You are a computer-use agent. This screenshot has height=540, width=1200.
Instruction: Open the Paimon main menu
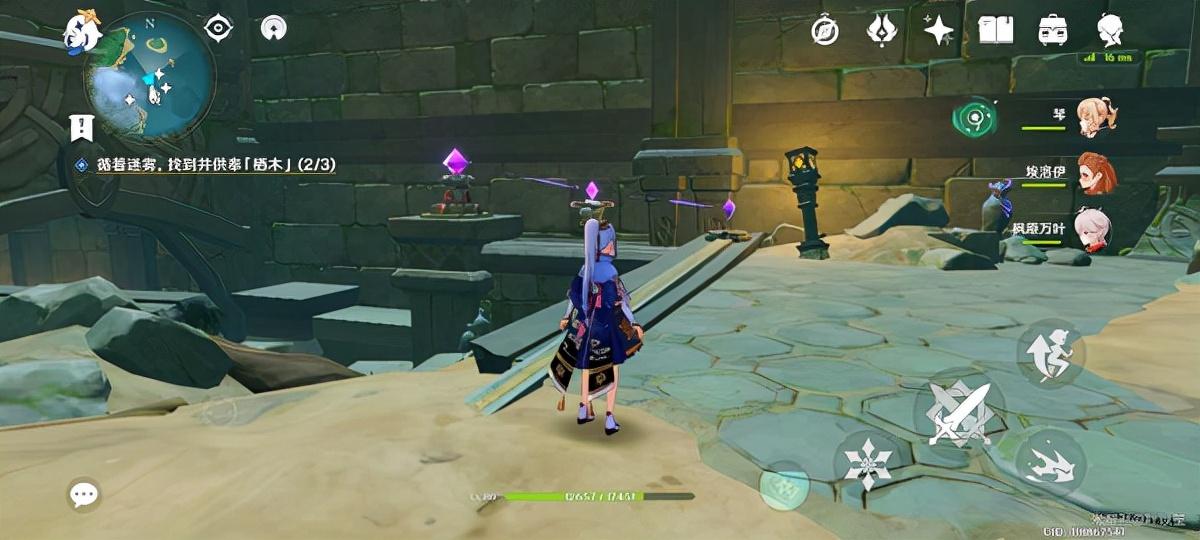pos(82,30)
